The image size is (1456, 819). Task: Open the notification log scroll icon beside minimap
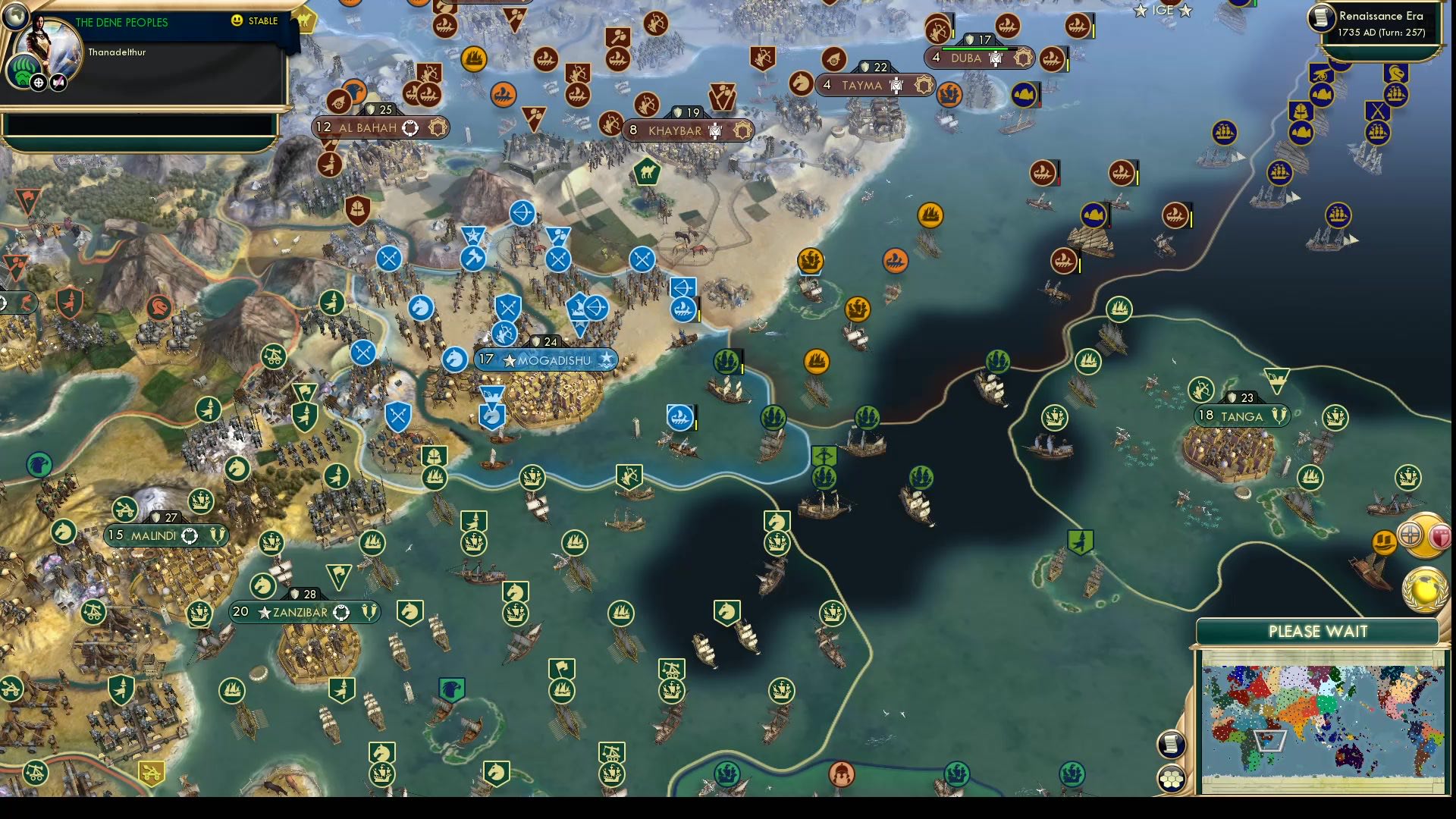point(1169,743)
